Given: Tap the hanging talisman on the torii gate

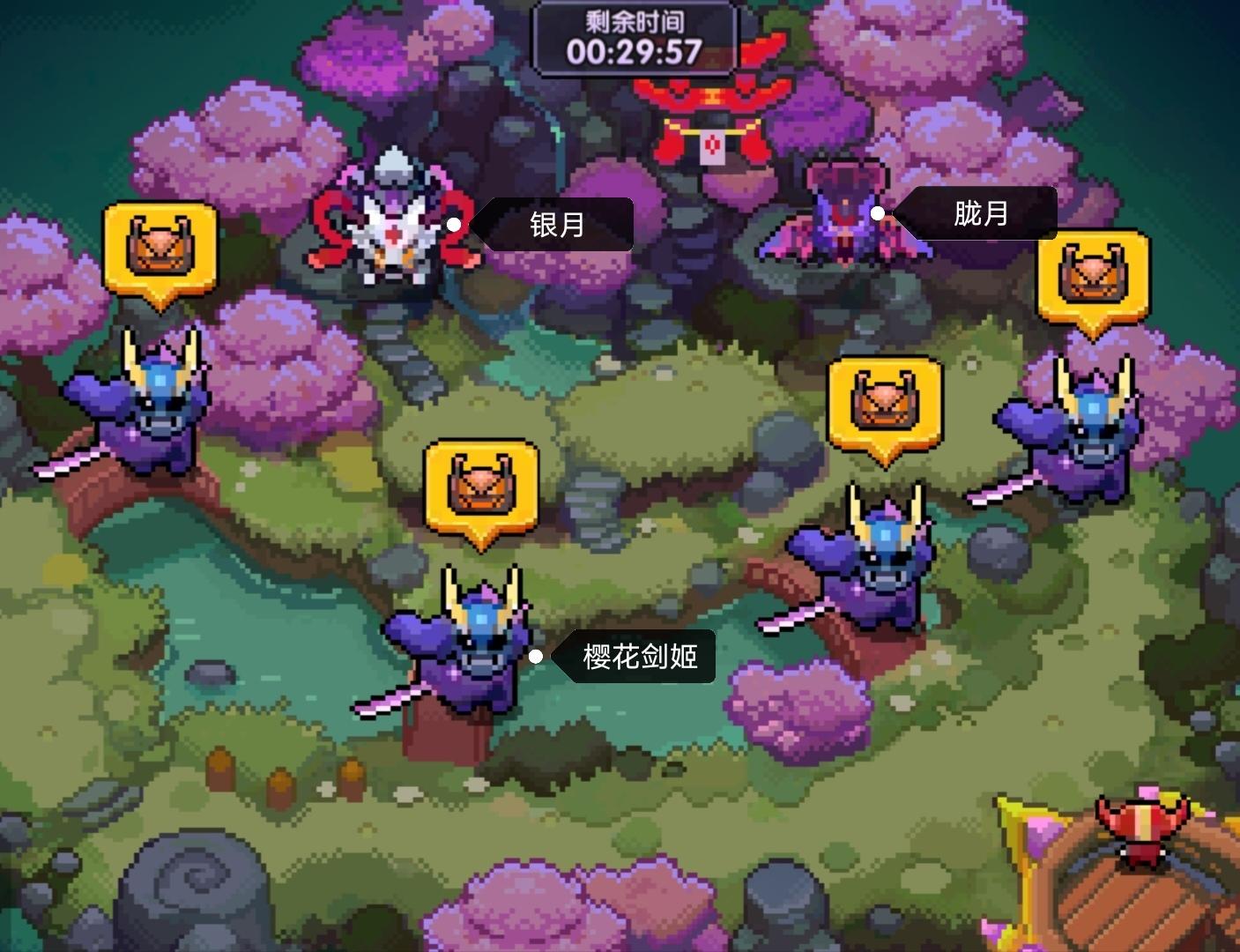Looking at the screenshot, I should tap(710, 145).
